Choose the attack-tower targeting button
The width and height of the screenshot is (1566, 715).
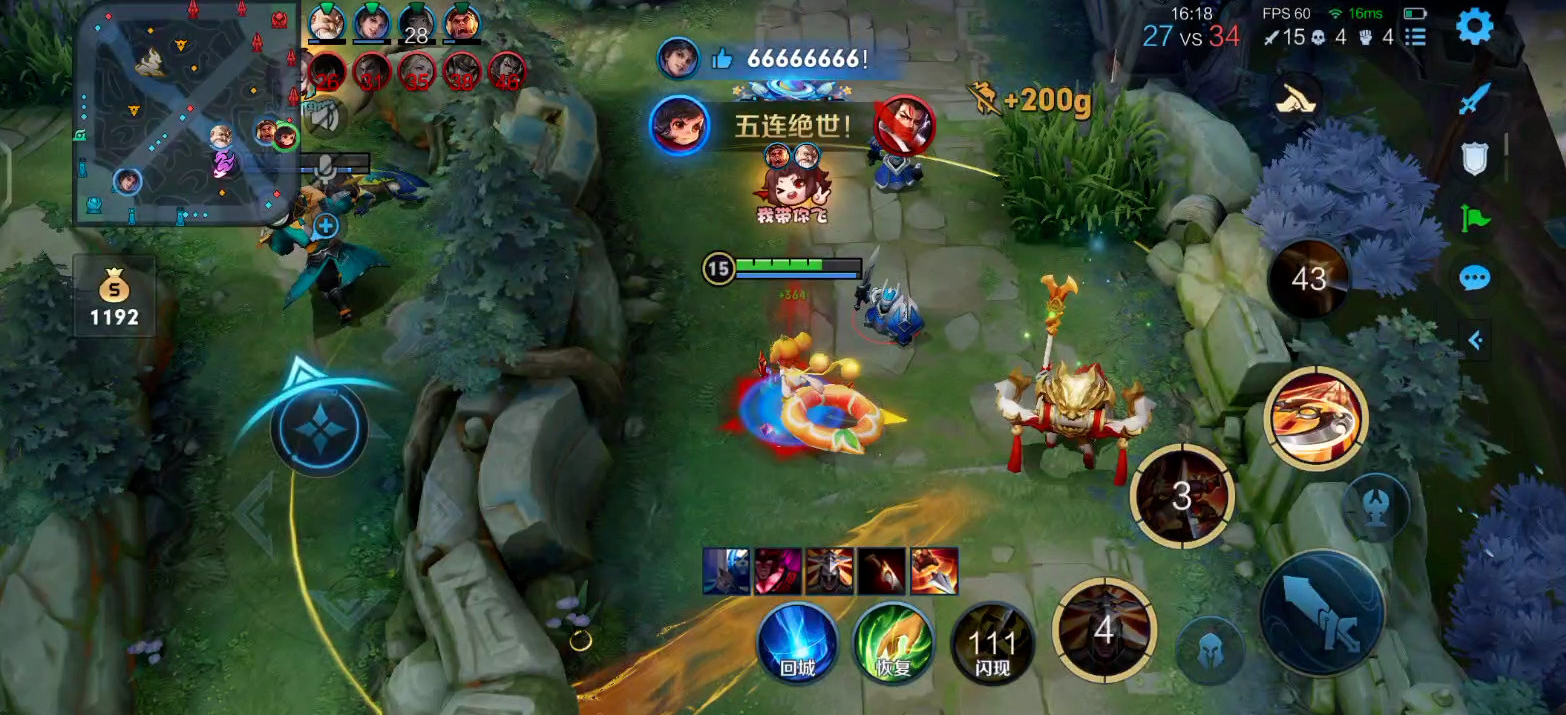[1376, 507]
